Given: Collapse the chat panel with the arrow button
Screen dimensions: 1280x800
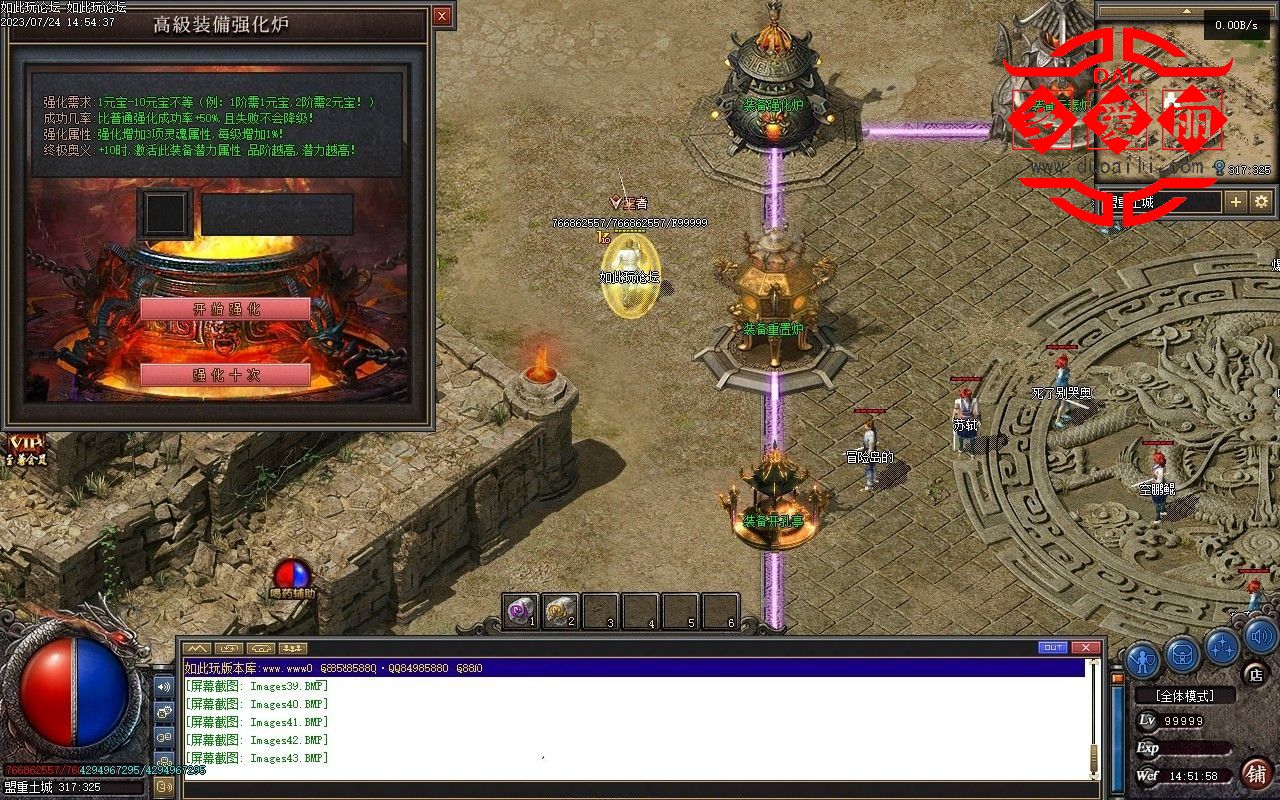Looking at the screenshot, I should [196, 649].
